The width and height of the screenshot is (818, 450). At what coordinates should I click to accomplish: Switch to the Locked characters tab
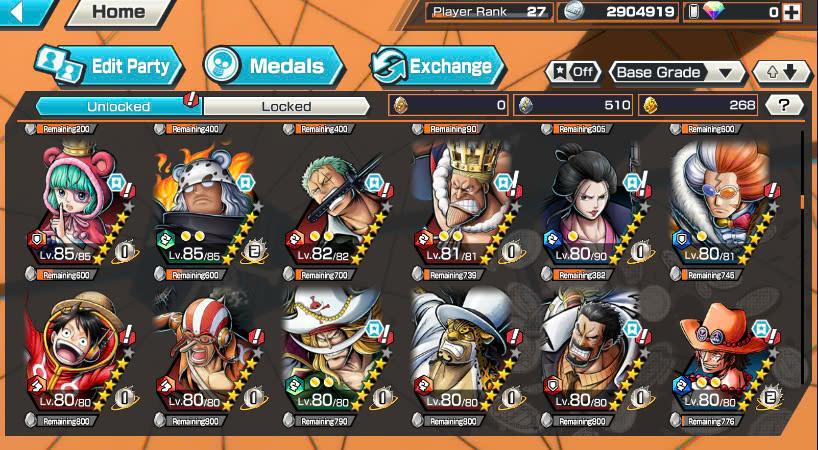[286, 106]
